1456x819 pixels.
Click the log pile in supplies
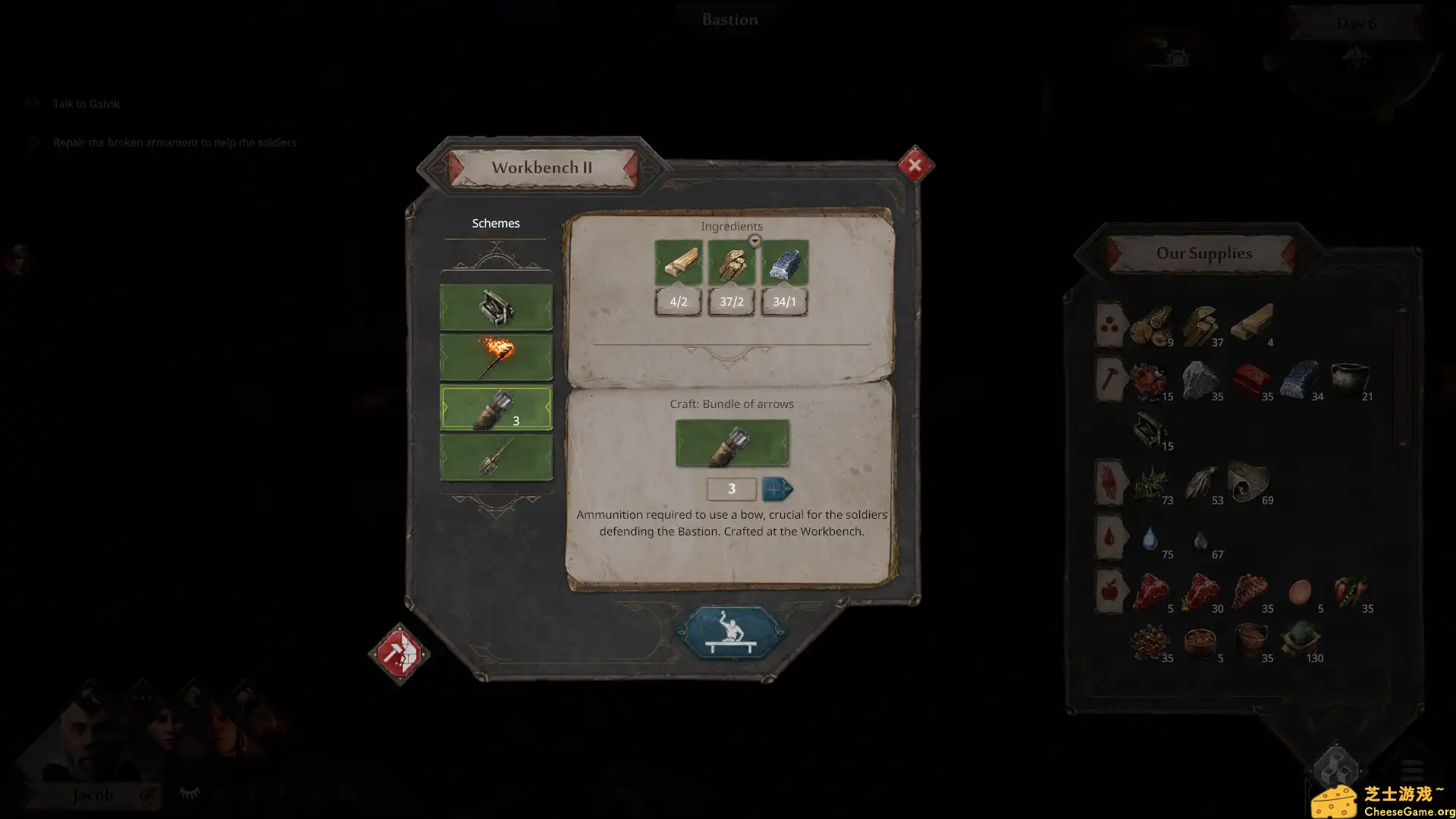tap(1150, 325)
